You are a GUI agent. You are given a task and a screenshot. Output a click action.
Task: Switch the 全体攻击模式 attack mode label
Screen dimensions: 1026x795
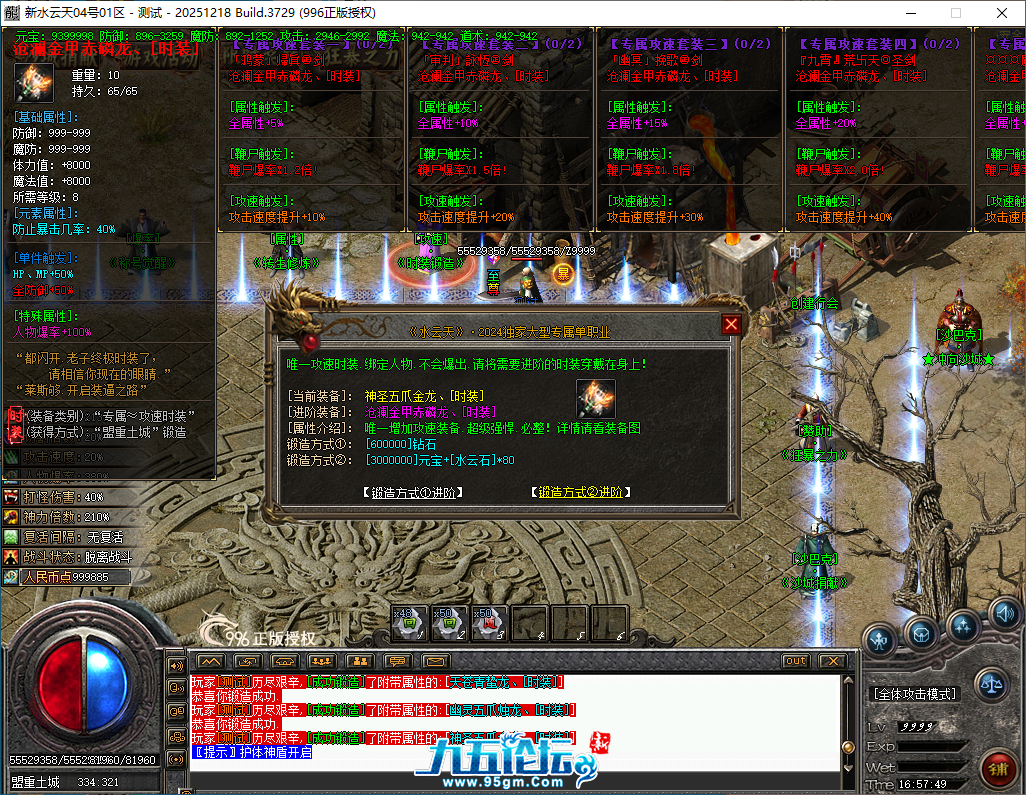[915, 693]
